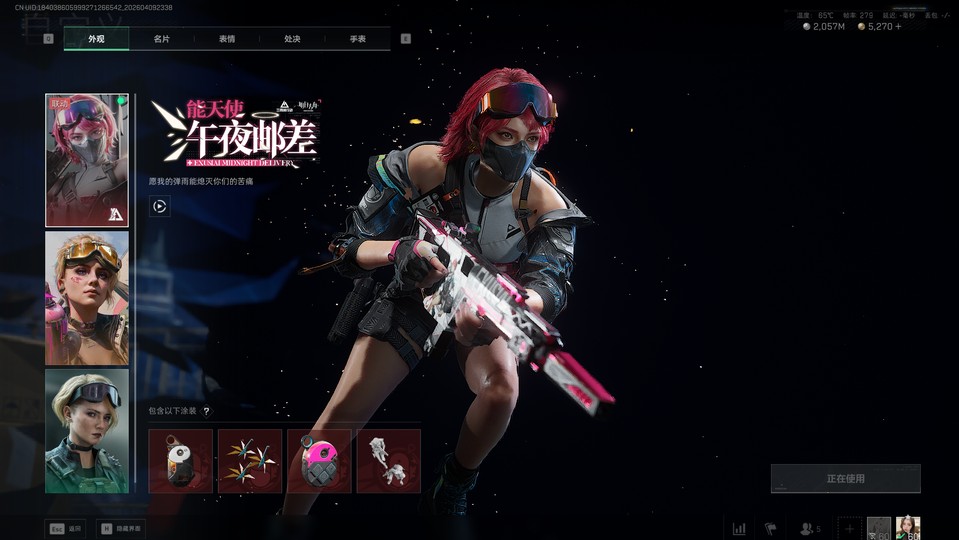Open the 名片 tab

(x=161, y=39)
